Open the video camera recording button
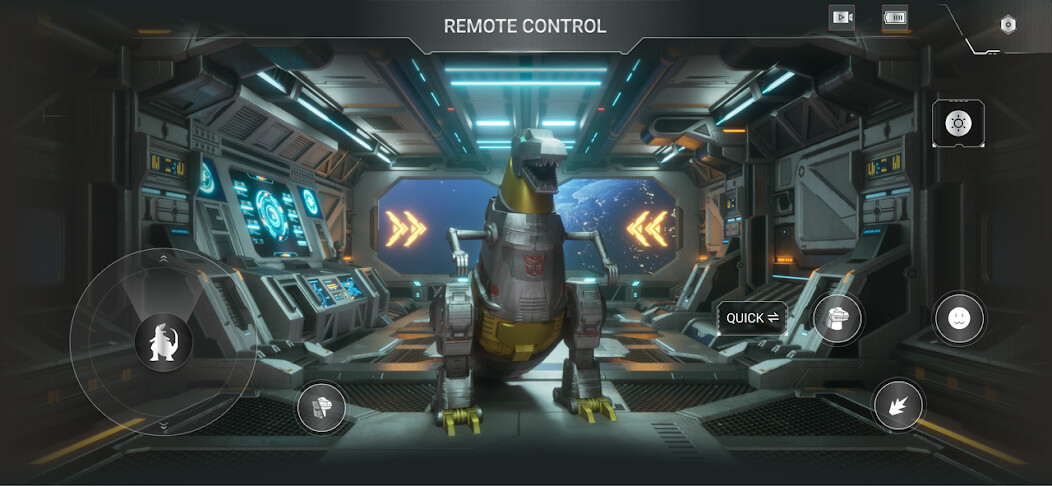Screen dimensions: 1052x486 (841, 17)
